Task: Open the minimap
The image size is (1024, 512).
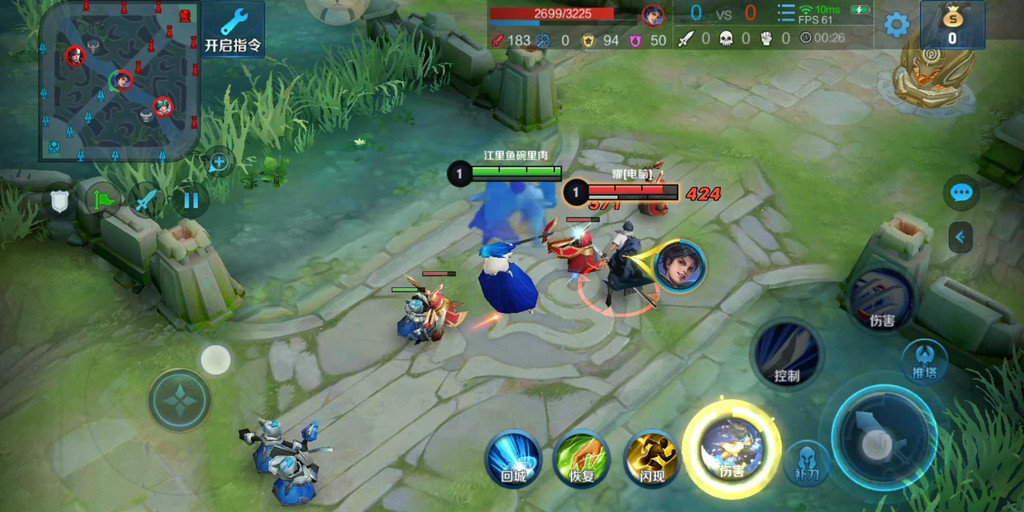Action: tap(118, 80)
